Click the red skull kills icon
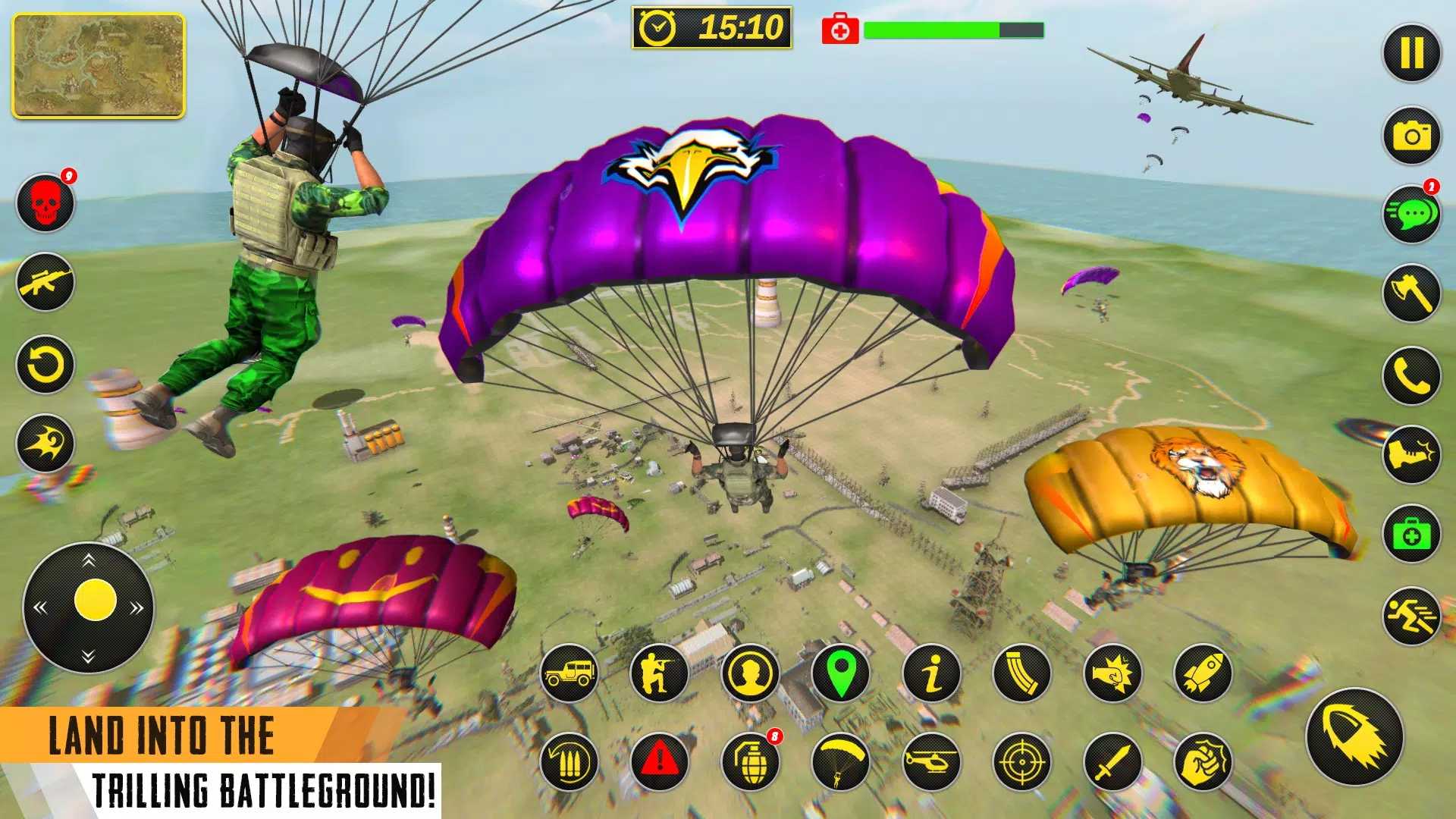The height and width of the screenshot is (819, 1456). click(x=45, y=203)
